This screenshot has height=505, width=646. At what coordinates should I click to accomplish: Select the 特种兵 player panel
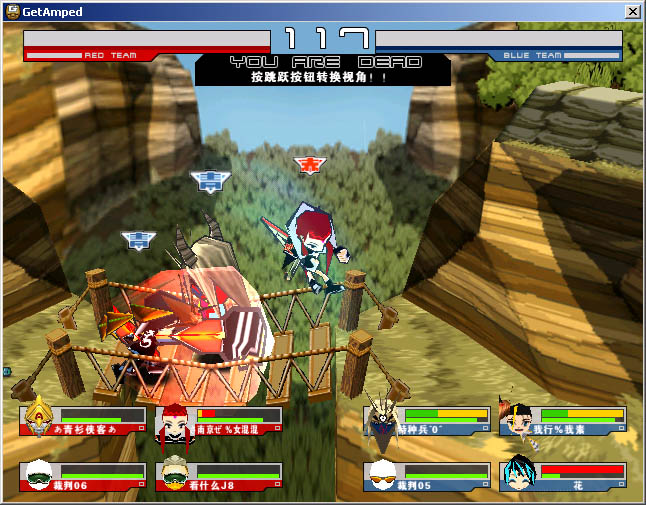point(427,421)
